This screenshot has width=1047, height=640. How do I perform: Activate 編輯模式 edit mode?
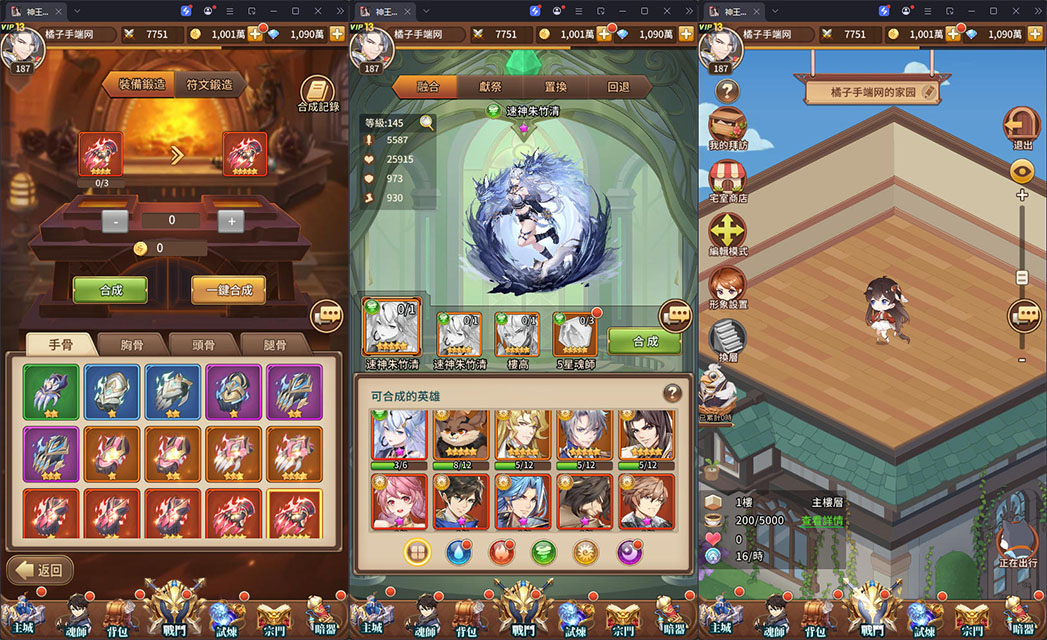tap(727, 234)
